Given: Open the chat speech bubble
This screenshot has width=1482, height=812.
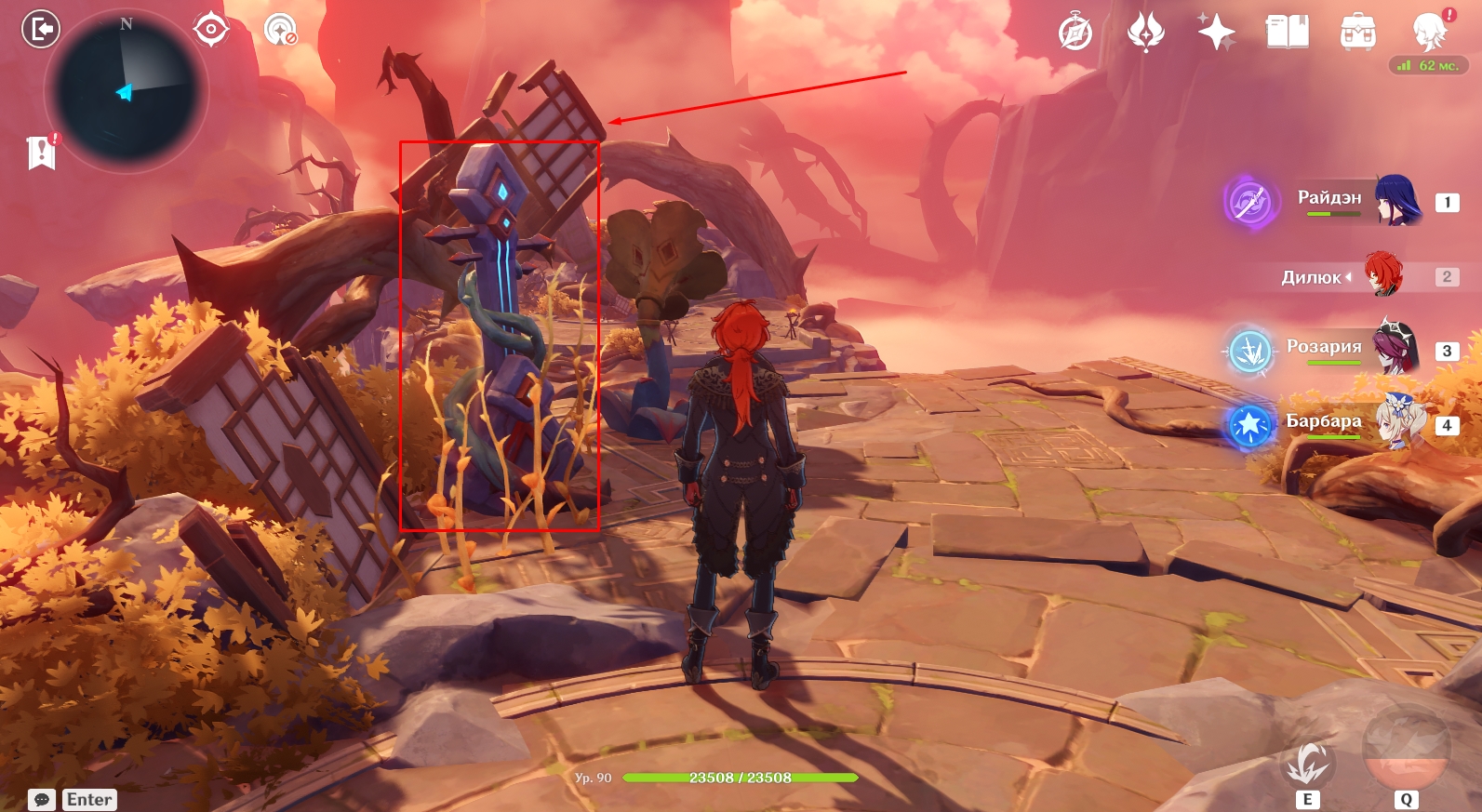Looking at the screenshot, I should click(x=42, y=800).
